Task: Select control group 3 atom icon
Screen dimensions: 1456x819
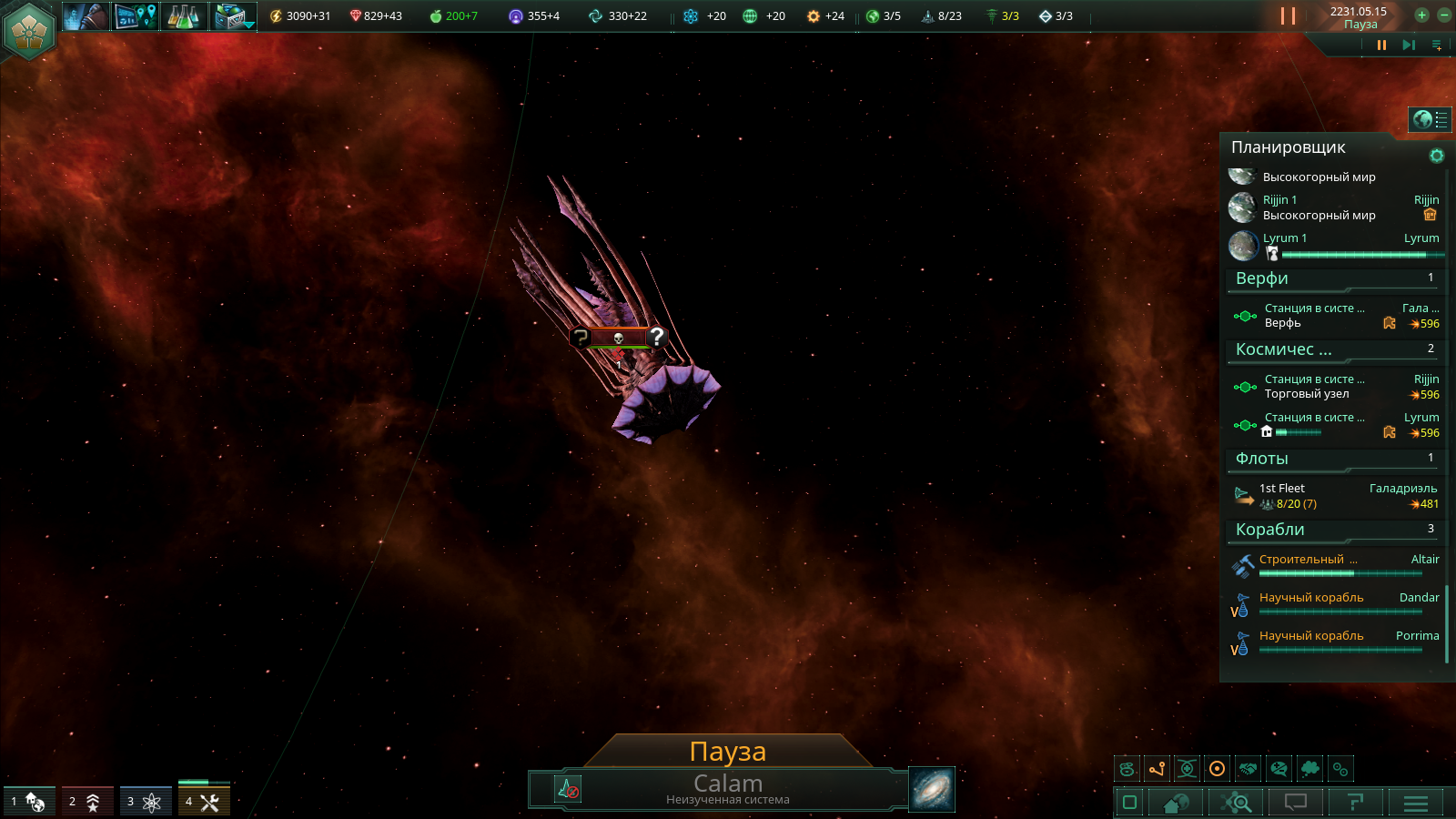Action: tap(146, 802)
